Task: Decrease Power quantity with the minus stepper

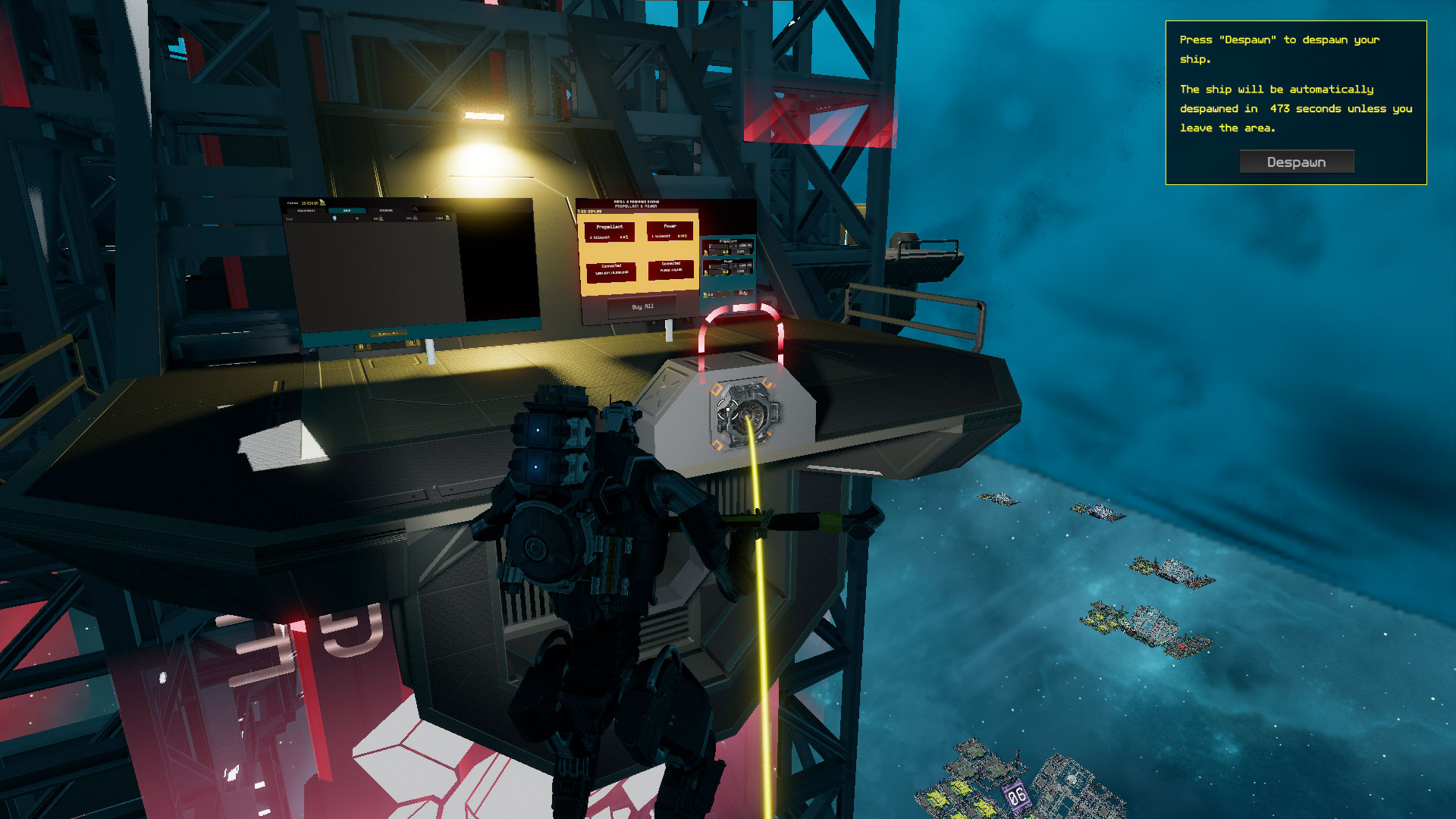Action: click(731, 266)
